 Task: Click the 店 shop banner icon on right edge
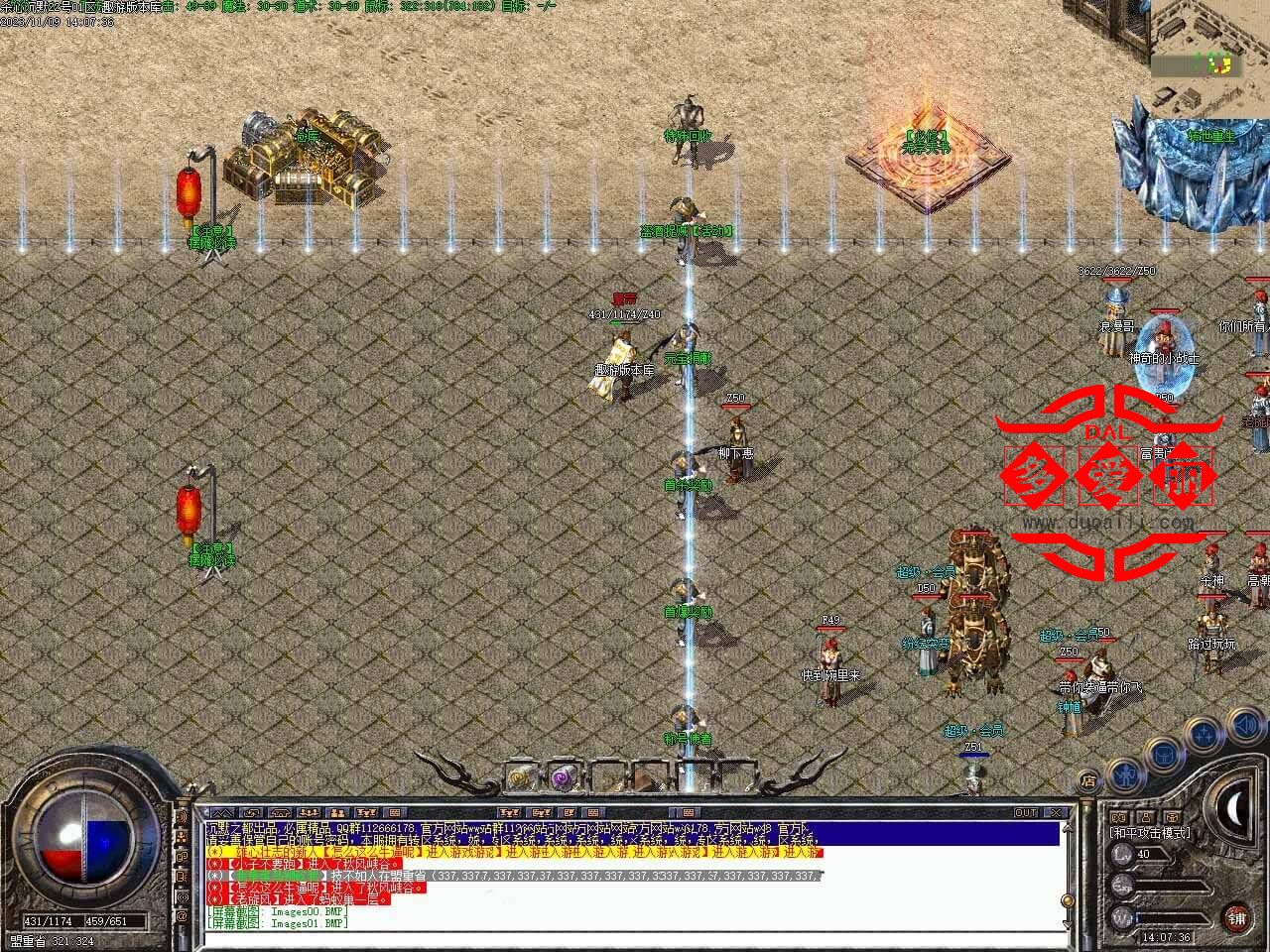(x=1088, y=779)
